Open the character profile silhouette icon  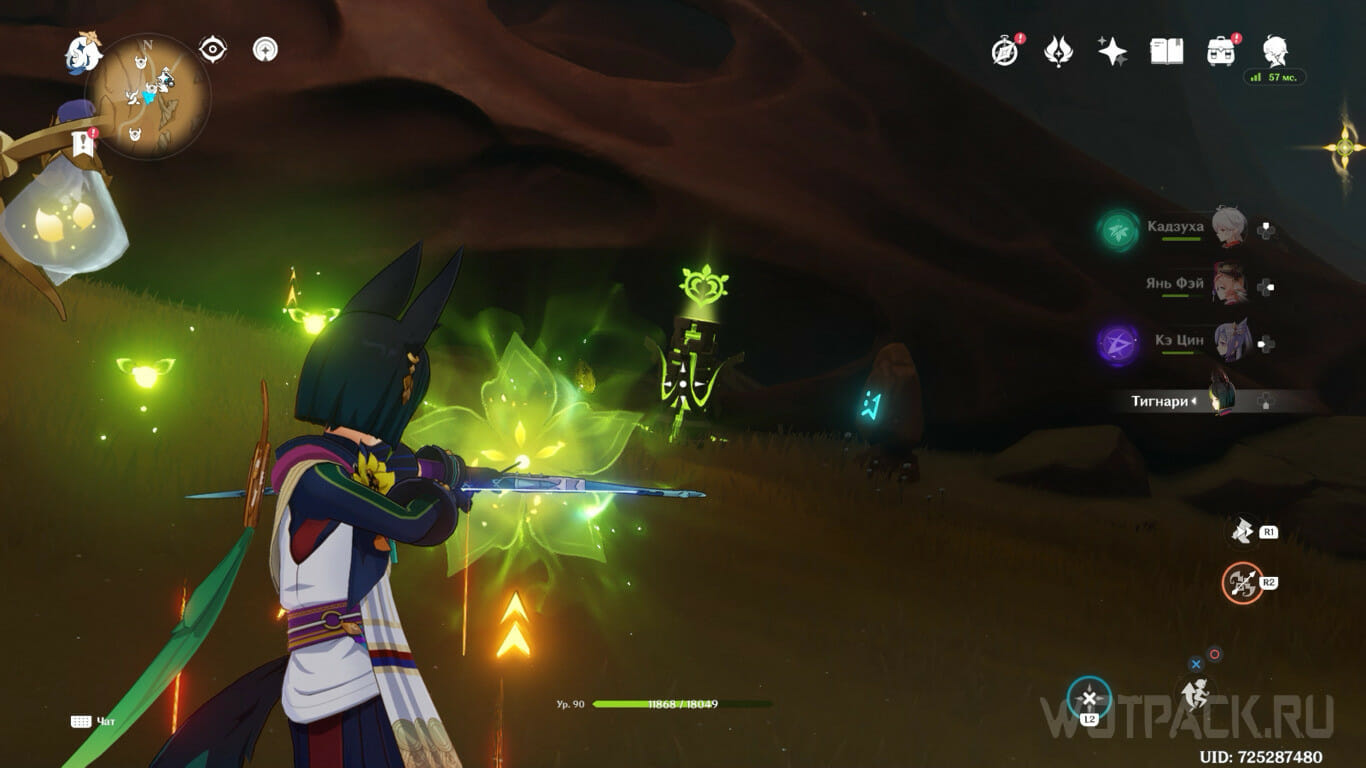[1274, 51]
